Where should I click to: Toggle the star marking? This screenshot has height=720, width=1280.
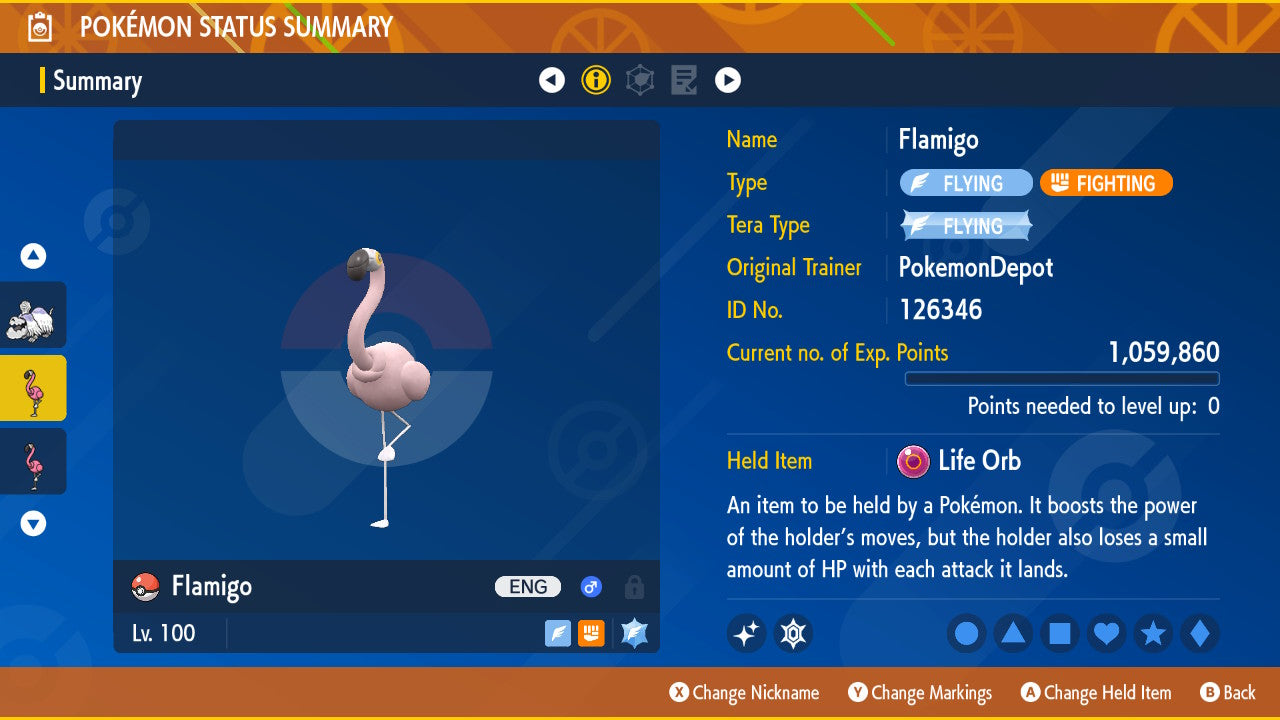coord(1153,633)
